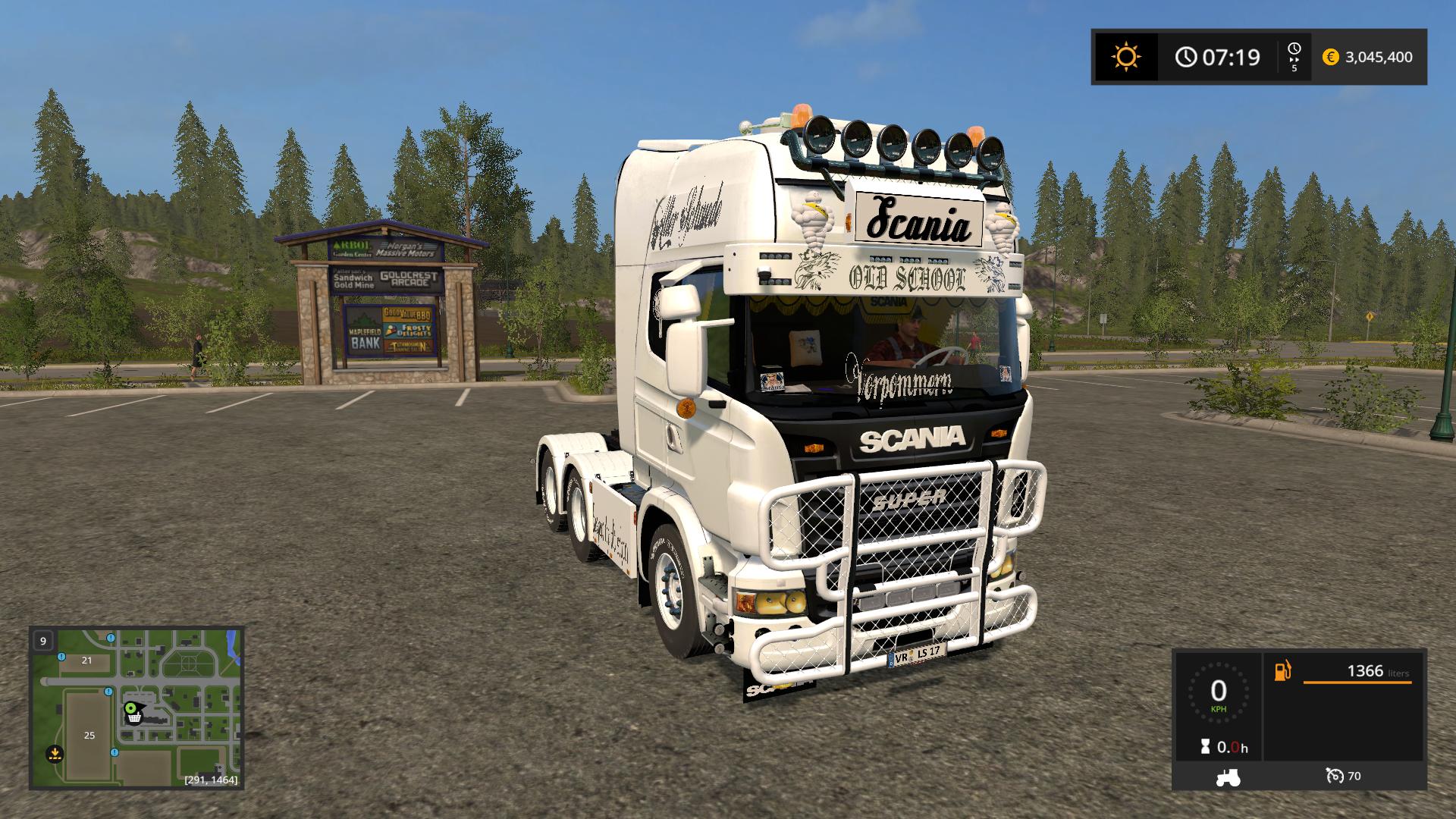Click the field 25 label on the minimap
The height and width of the screenshot is (819, 1456).
[x=89, y=735]
